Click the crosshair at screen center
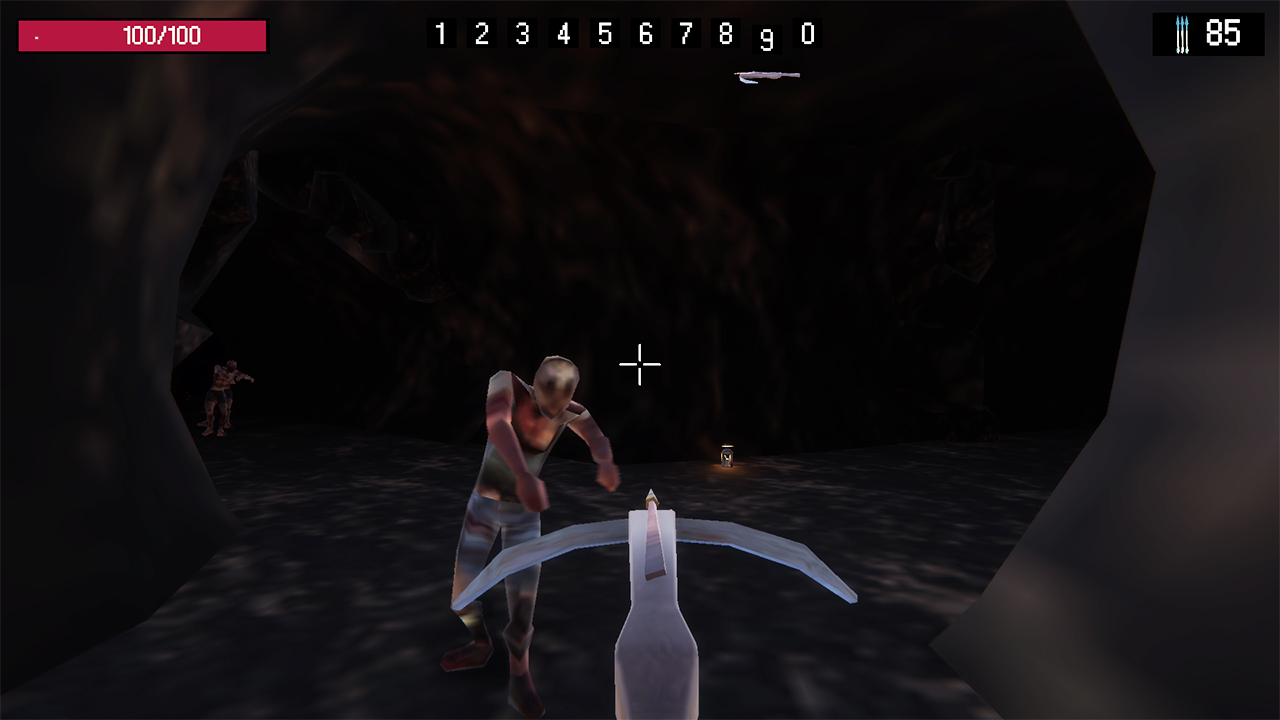Image resolution: width=1280 pixels, height=720 pixels. click(639, 365)
